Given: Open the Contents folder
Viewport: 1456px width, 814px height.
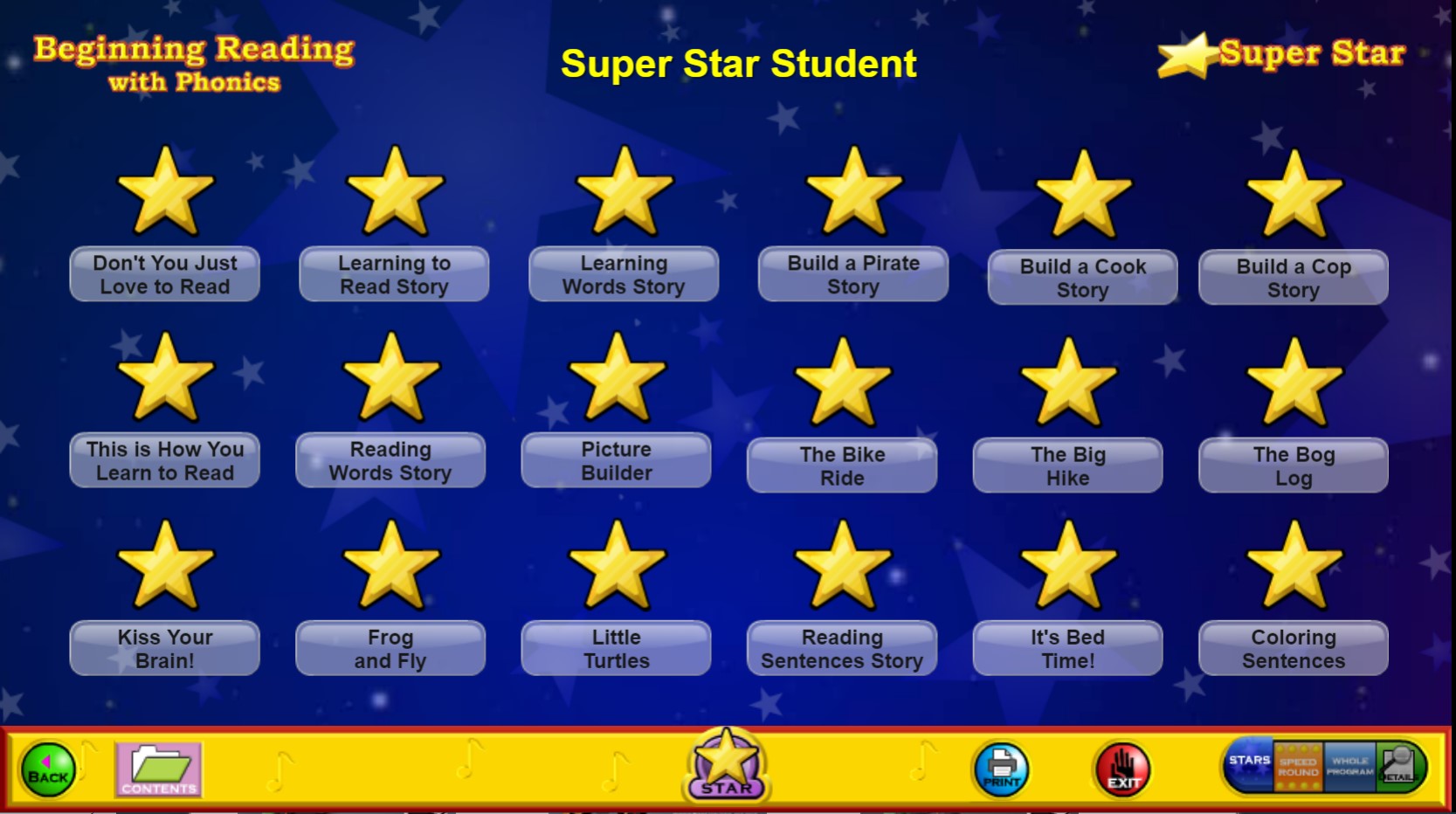Looking at the screenshot, I should (158, 769).
